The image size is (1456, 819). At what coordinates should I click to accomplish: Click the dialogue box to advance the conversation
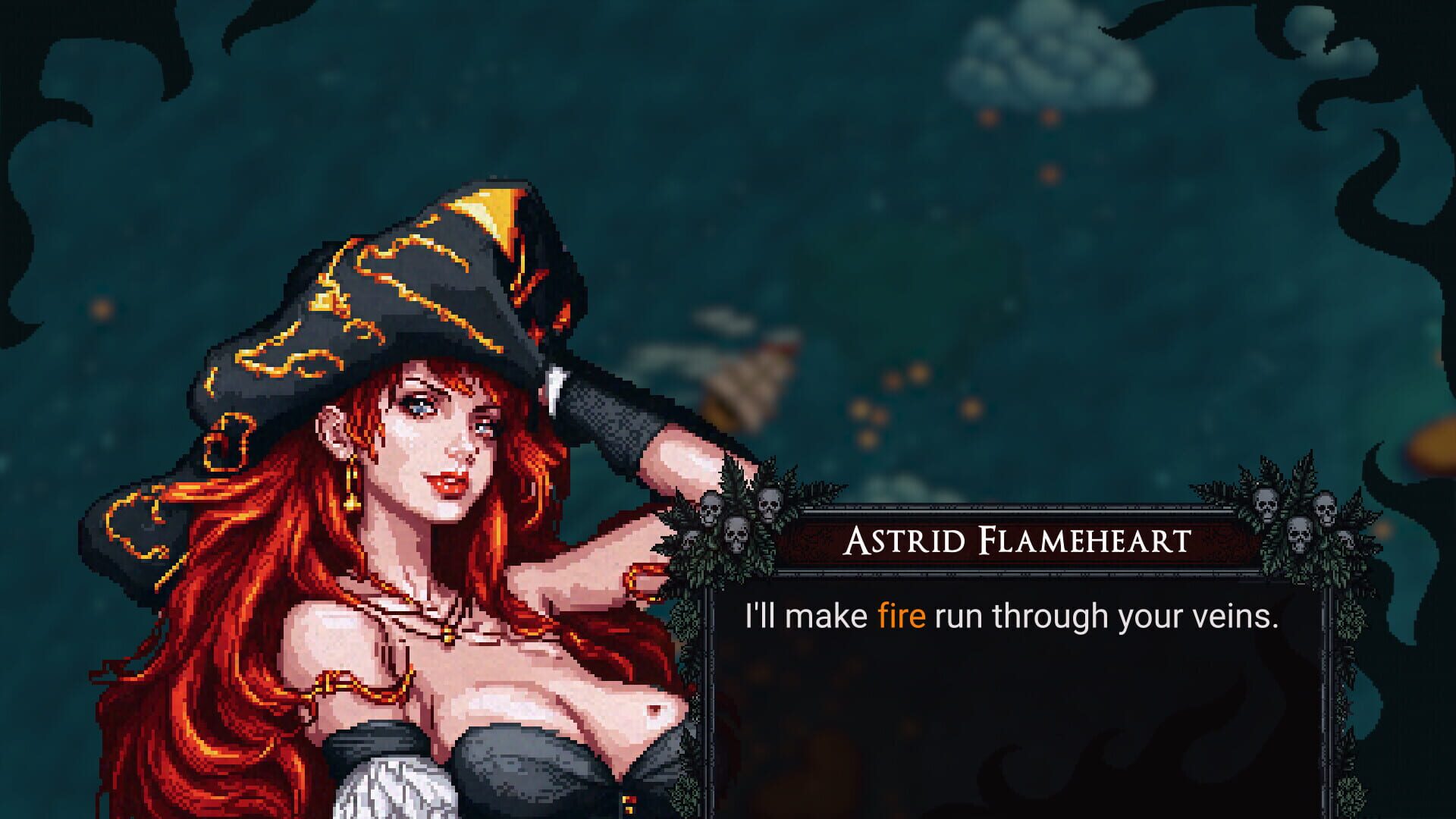point(1024,667)
